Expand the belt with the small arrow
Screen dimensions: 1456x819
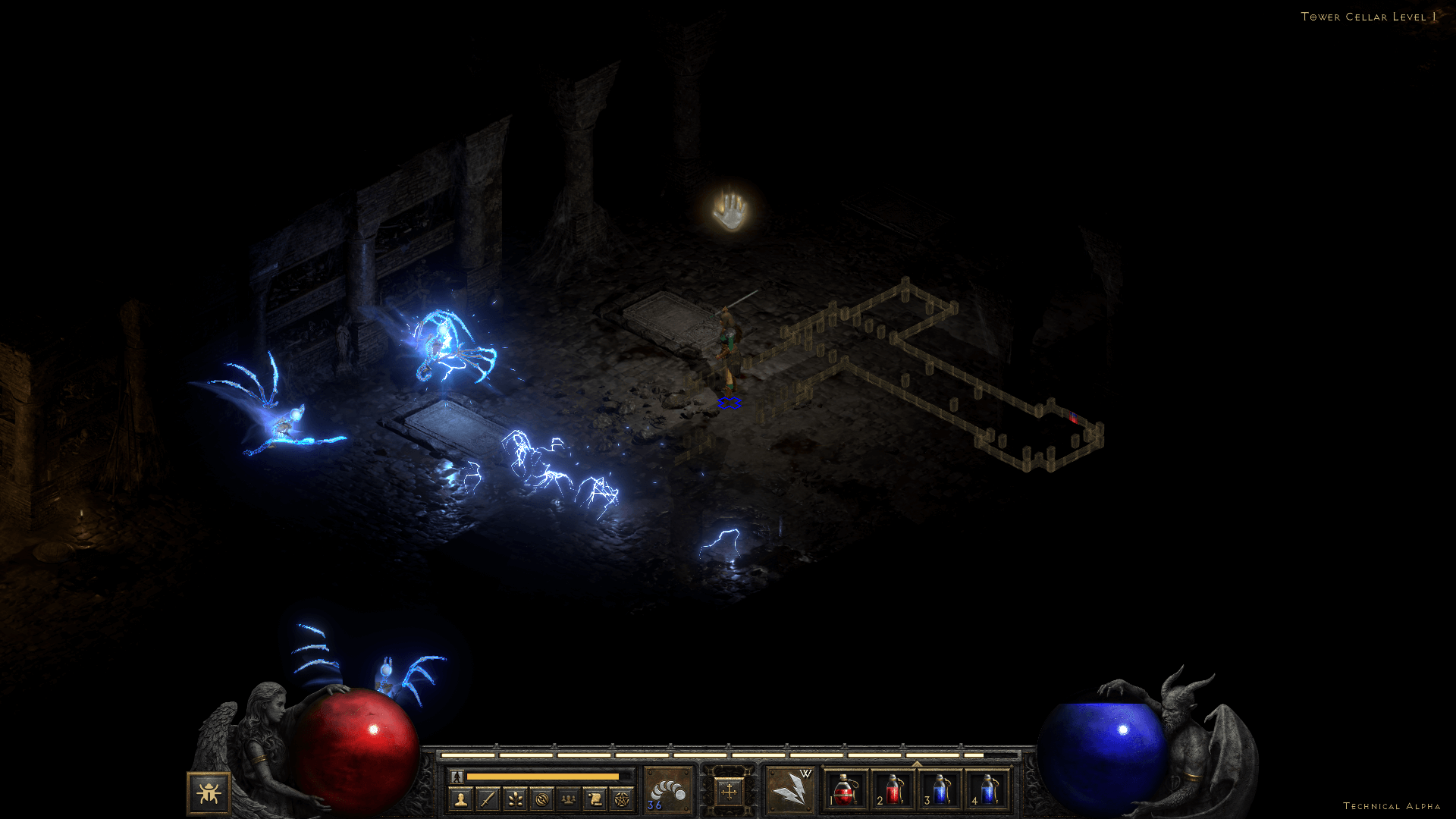point(917,764)
